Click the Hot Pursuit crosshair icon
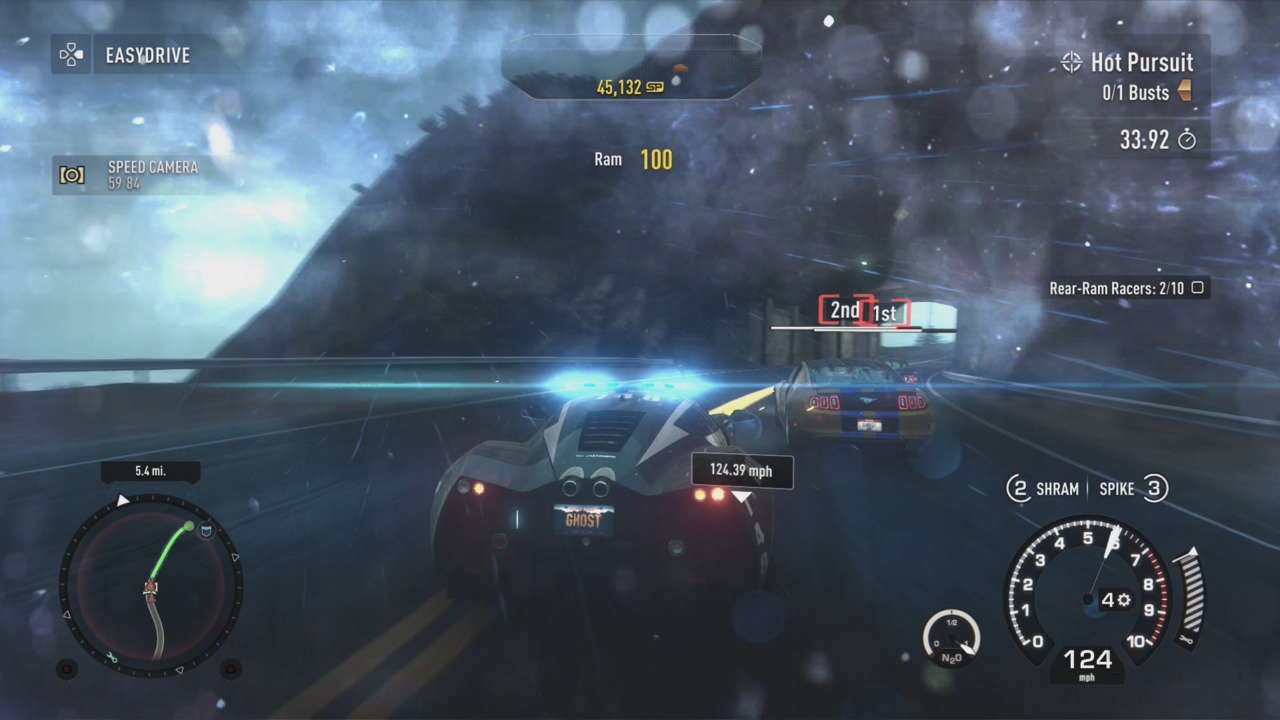Image resolution: width=1280 pixels, height=720 pixels. click(1073, 62)
